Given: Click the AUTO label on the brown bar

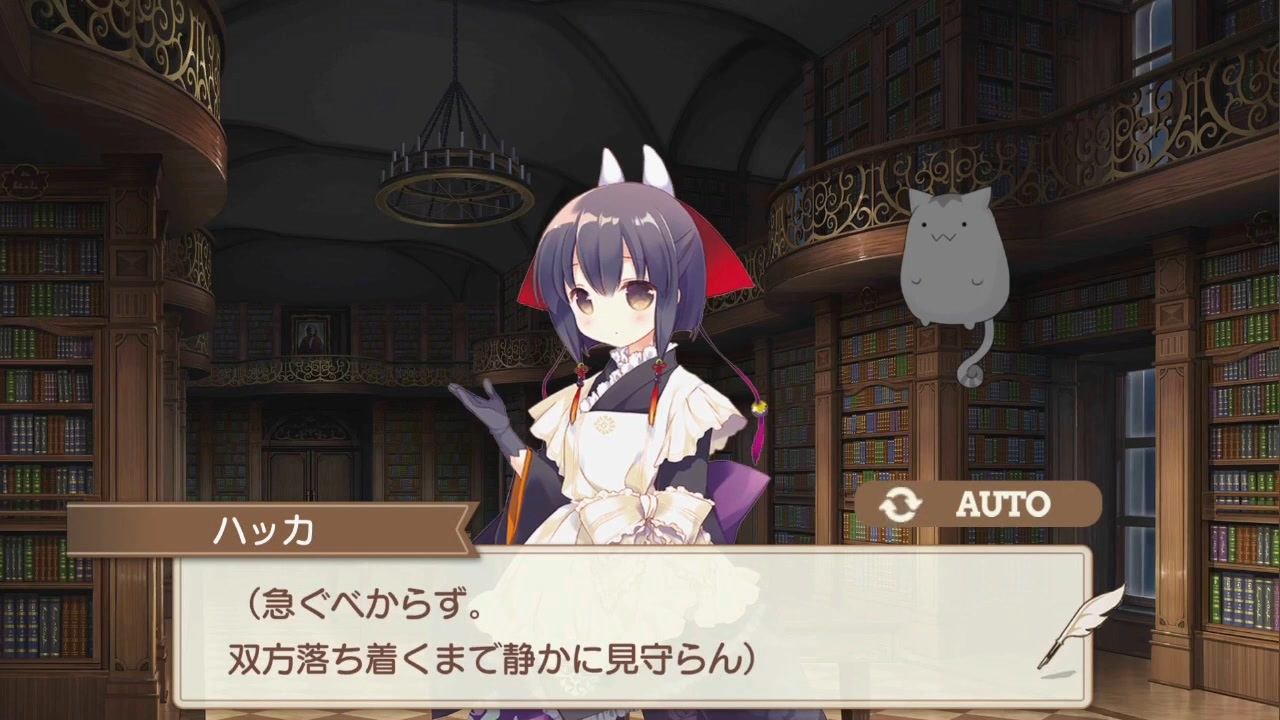Looking at the screenshot, I should (1003, 504).
